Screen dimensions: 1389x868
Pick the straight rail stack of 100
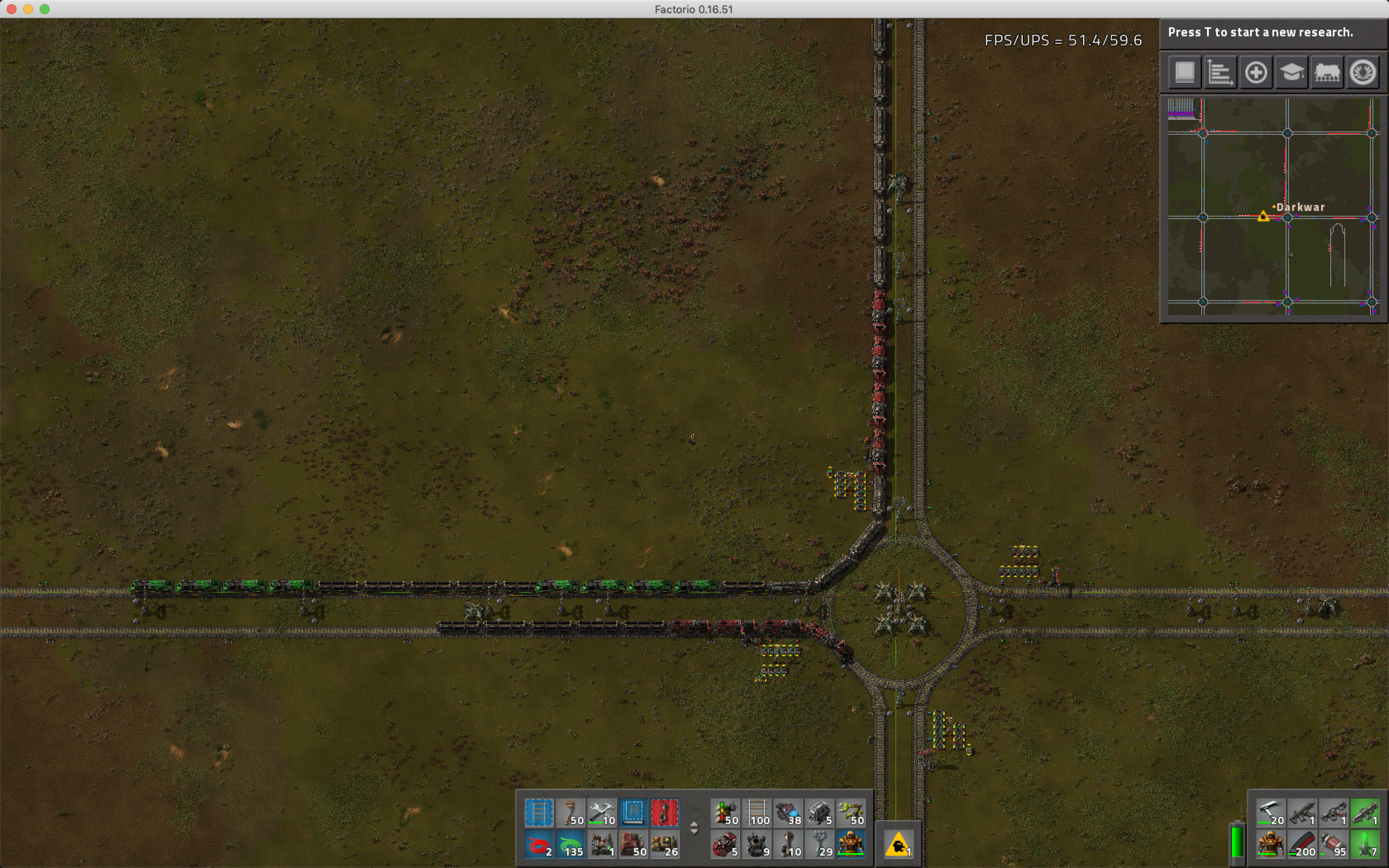point(757,813)
